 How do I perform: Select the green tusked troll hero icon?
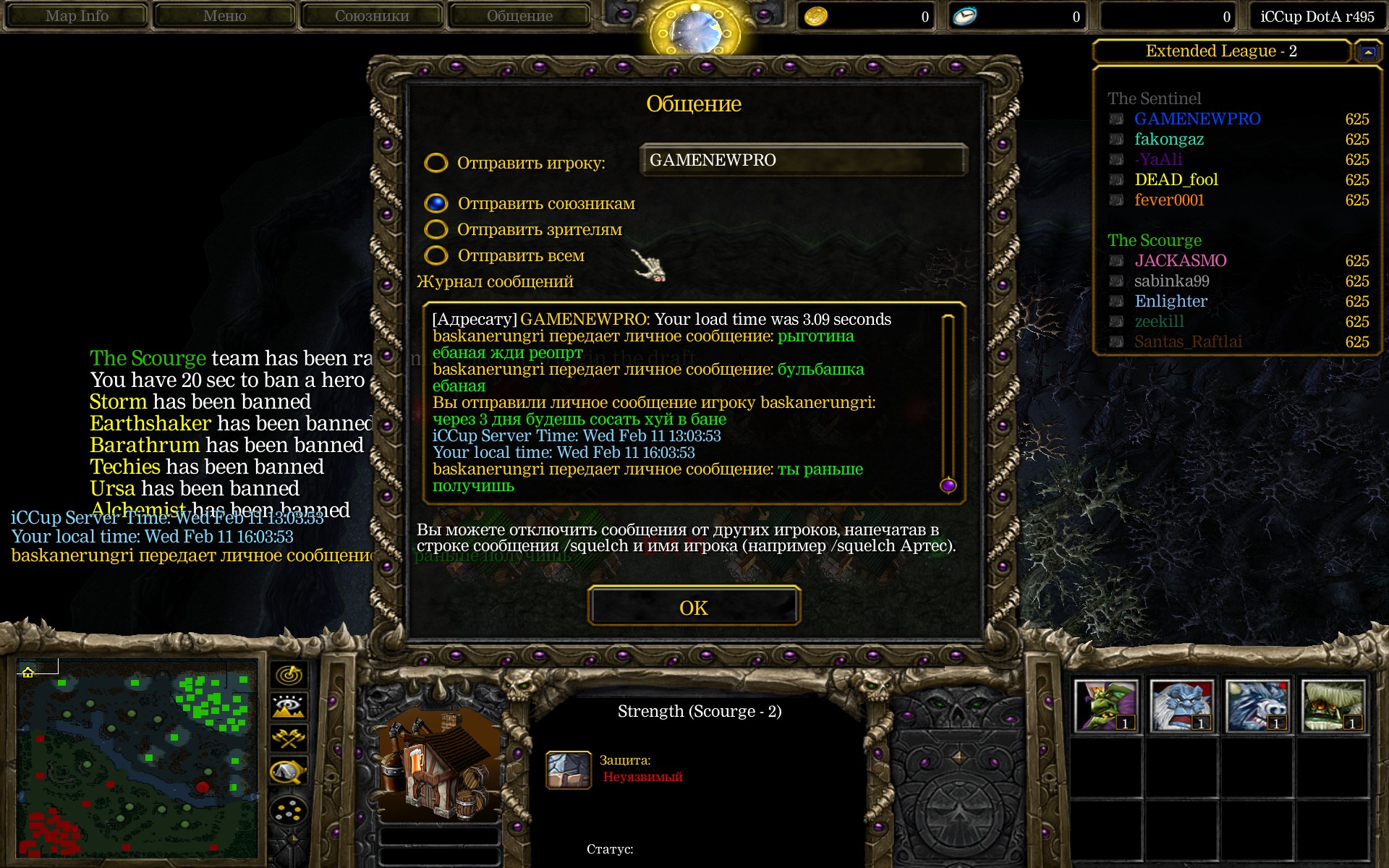(1333, 705)
